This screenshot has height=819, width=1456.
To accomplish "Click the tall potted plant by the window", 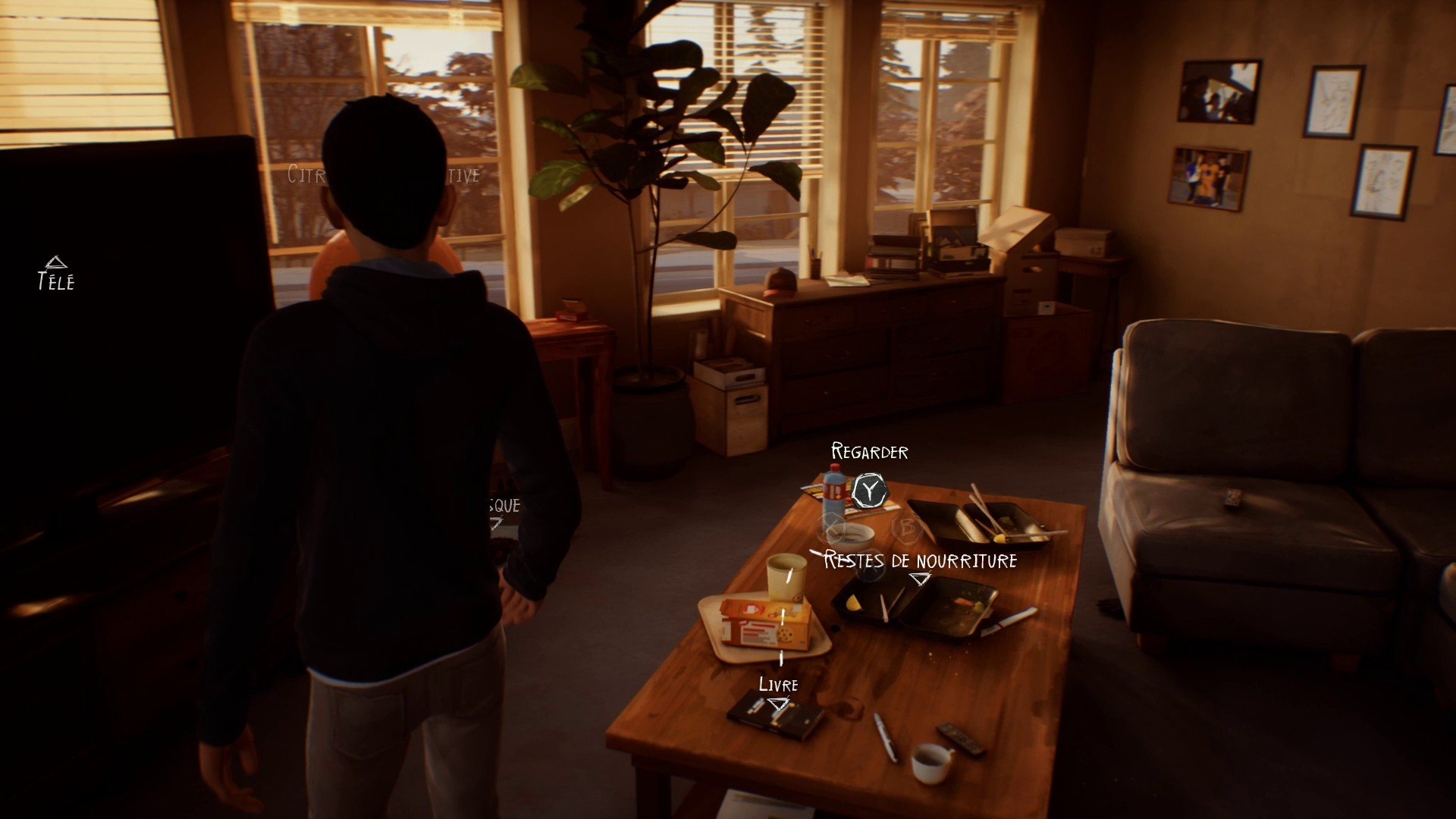I will [652, 190].
